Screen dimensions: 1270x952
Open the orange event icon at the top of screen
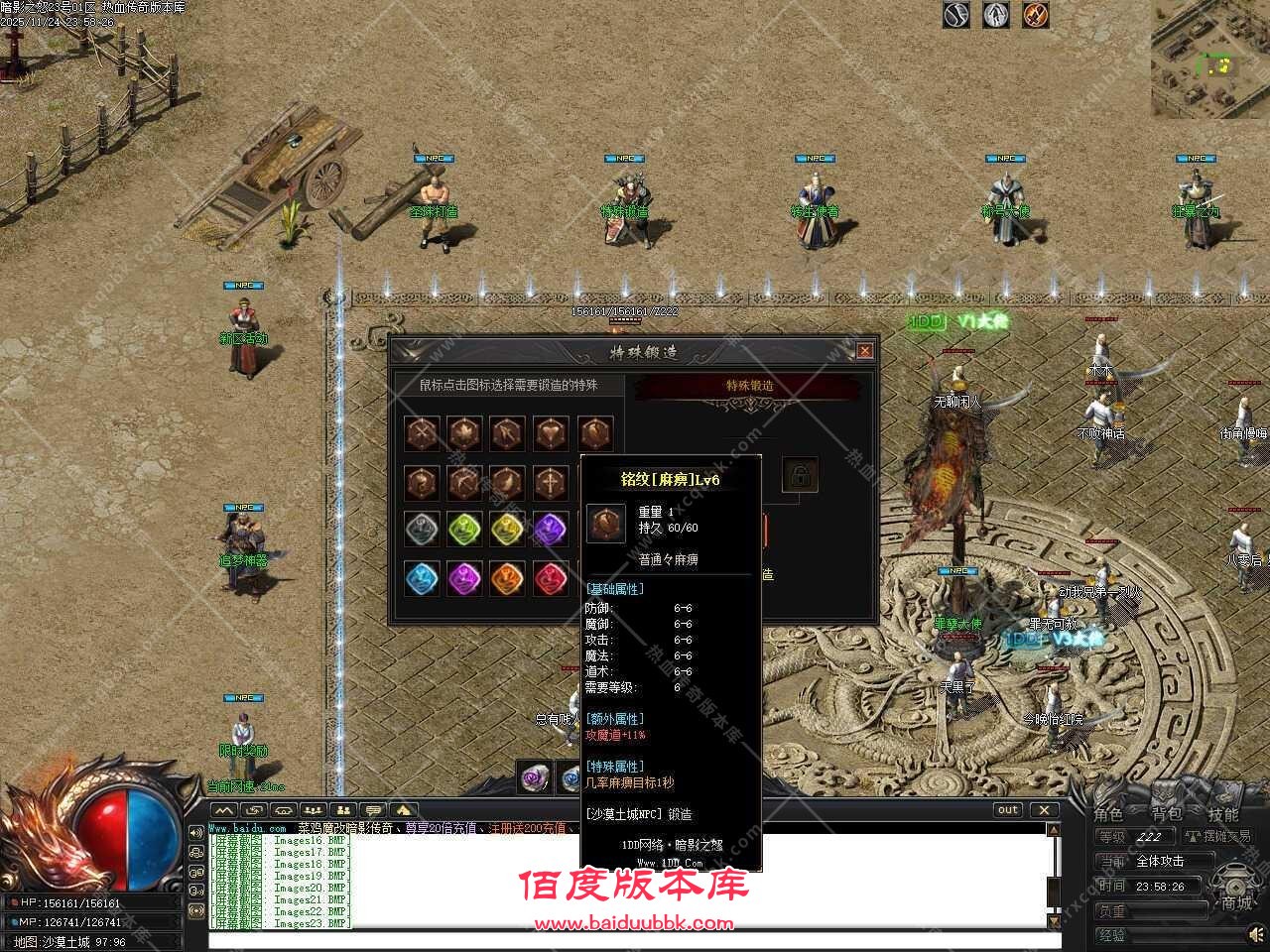[x=1037, y=16]
